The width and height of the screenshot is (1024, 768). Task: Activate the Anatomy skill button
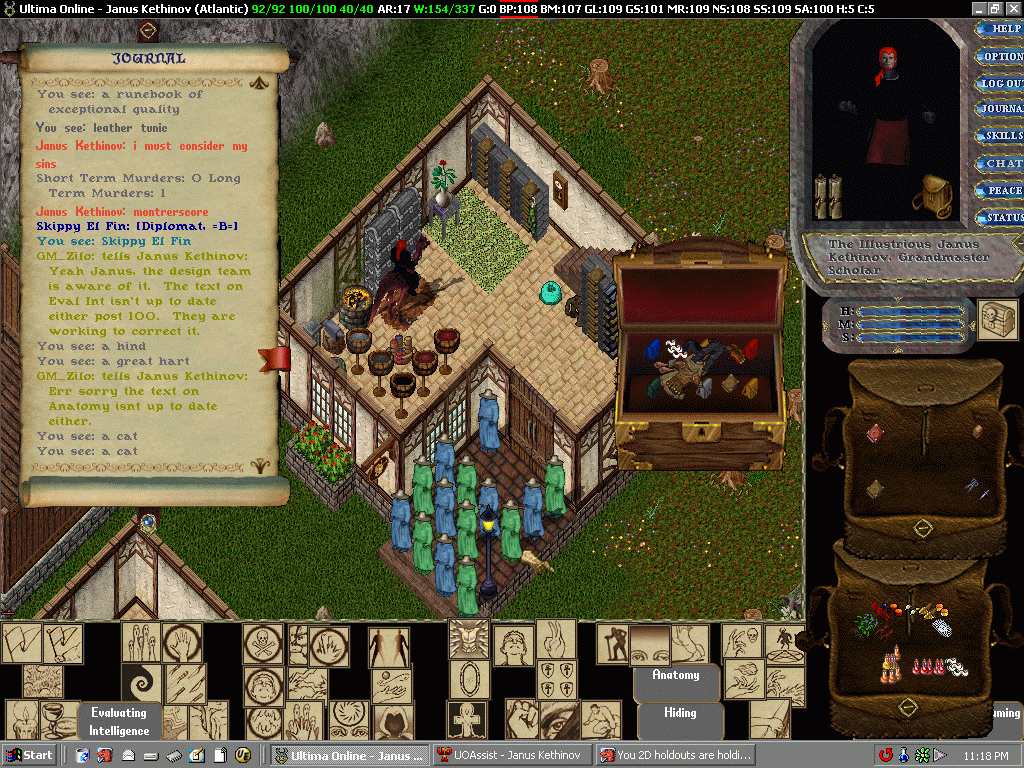click(676, 676)
